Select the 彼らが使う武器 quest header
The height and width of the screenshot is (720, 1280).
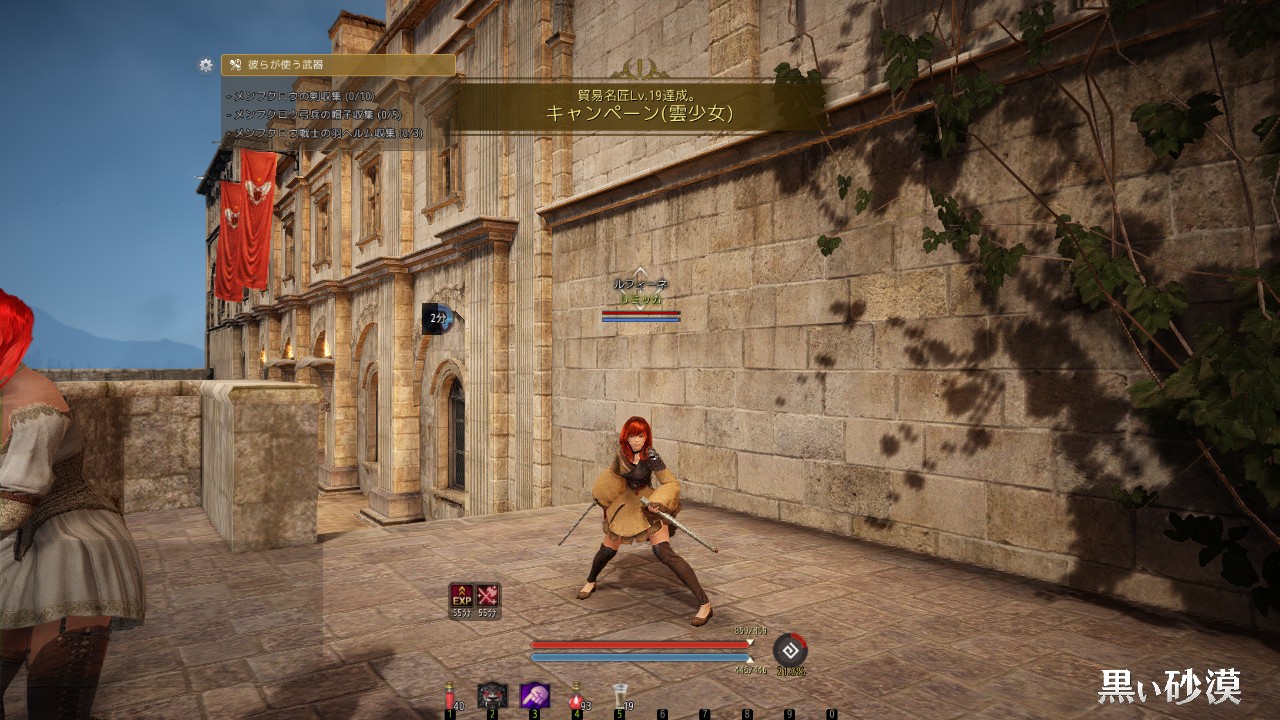point(338,65)
